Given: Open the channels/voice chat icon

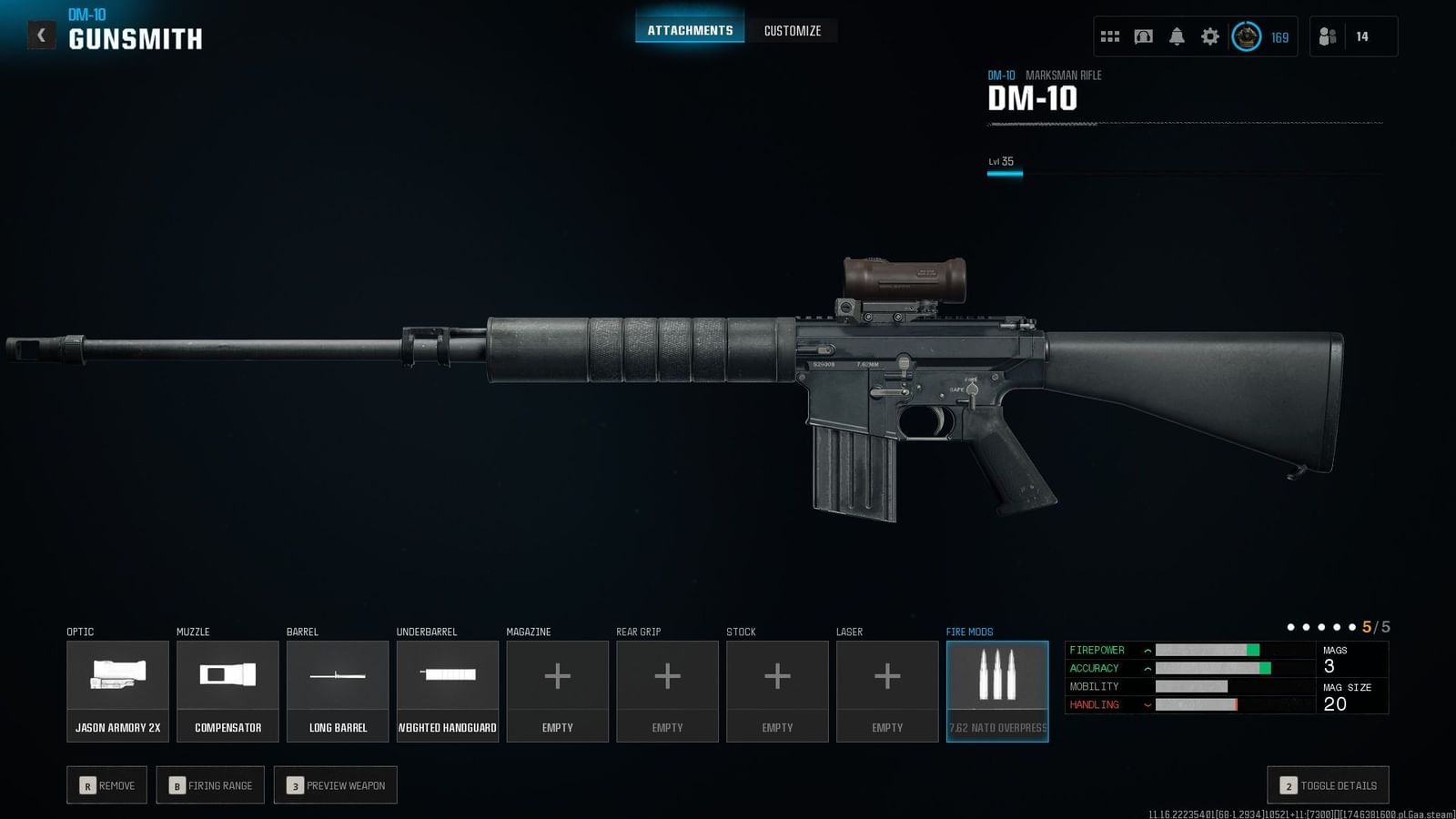Looking at the screenshot, I should [1142, 36].
